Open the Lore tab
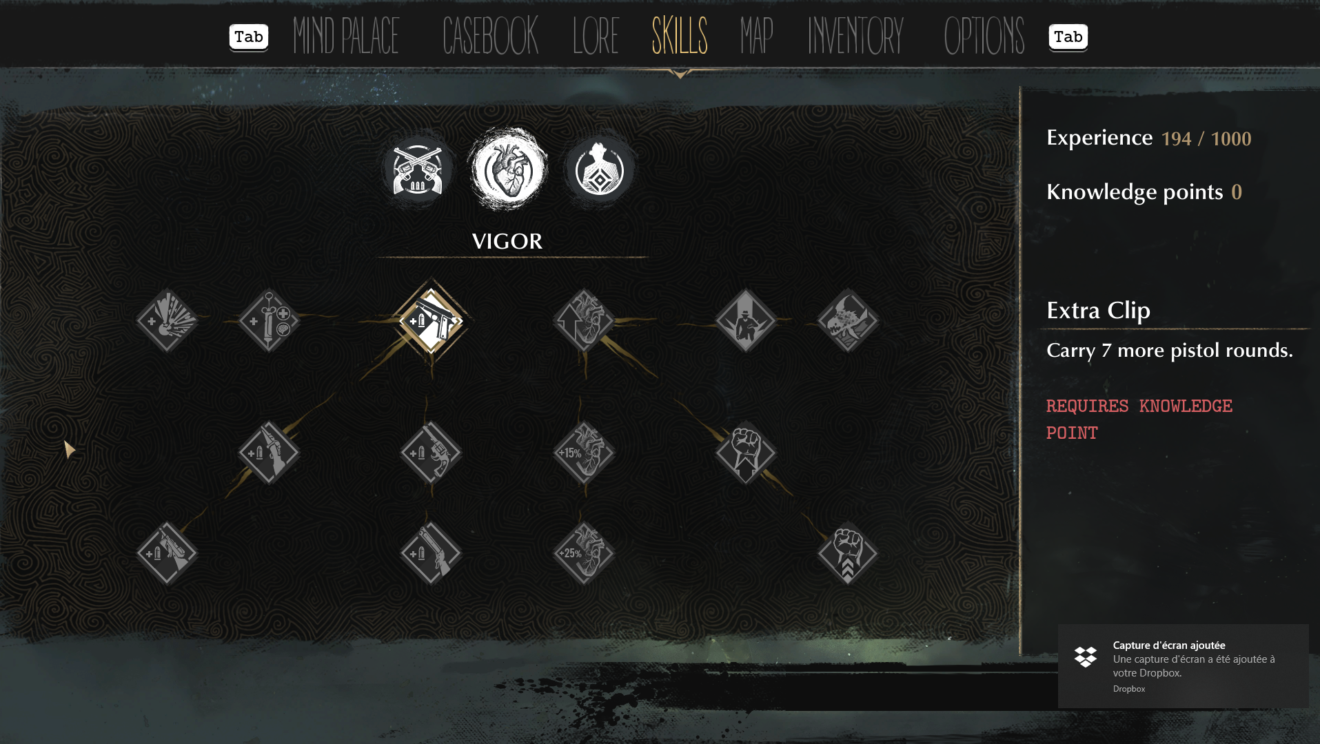This screenshot has height=744, width=1320. coord(596,37)
